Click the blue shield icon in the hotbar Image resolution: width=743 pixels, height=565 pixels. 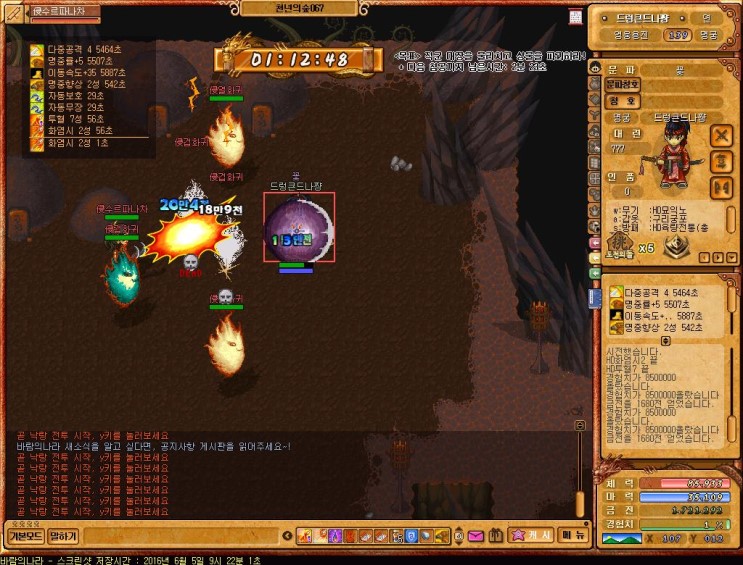pyautogui.click(x=411, y=537)
